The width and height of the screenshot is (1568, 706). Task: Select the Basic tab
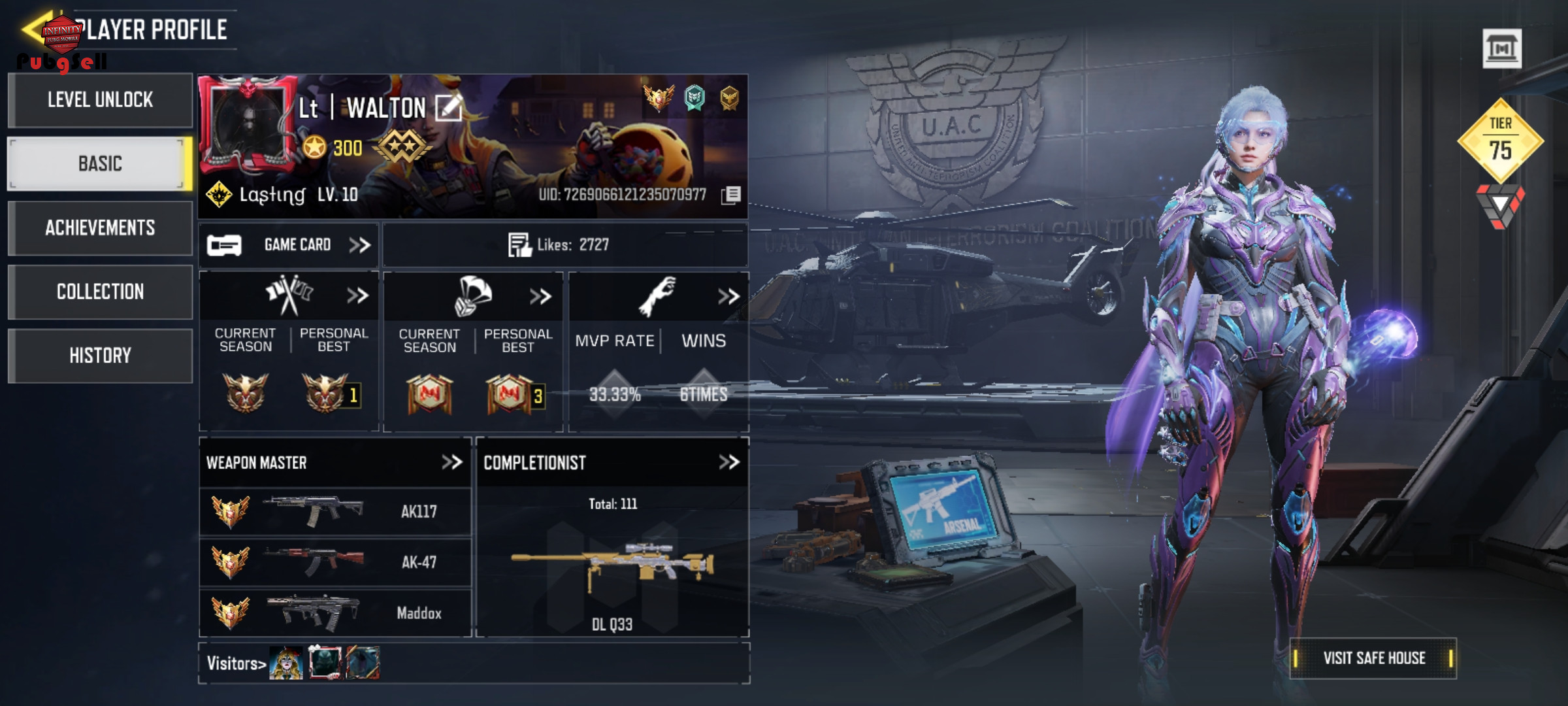[100, 163]
